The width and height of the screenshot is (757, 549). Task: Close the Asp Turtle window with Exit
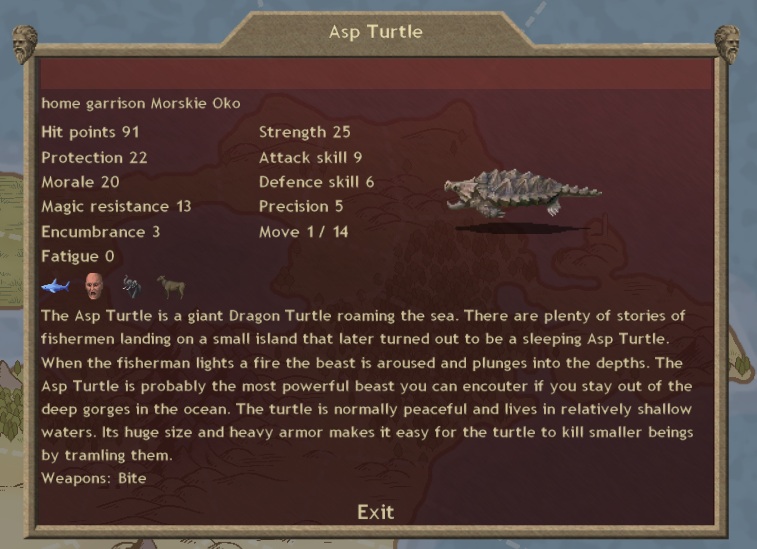pos(375,512)
